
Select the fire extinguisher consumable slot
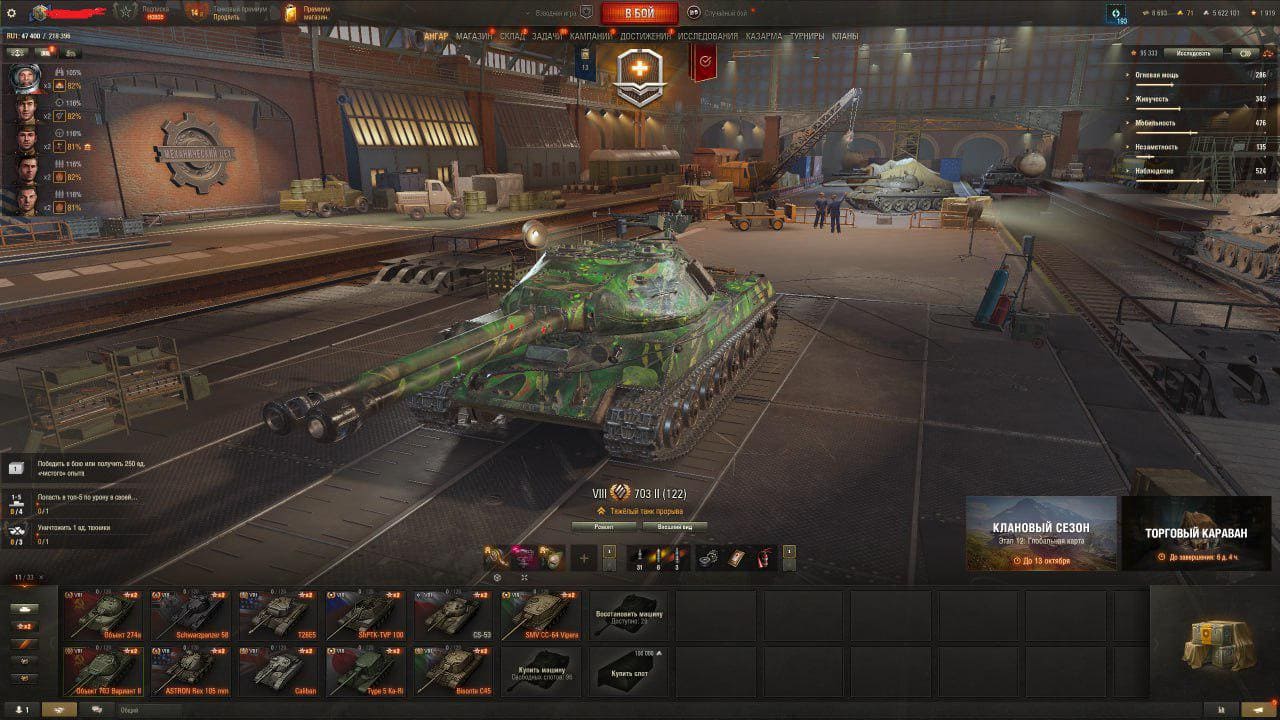click(x=763, y=557)
